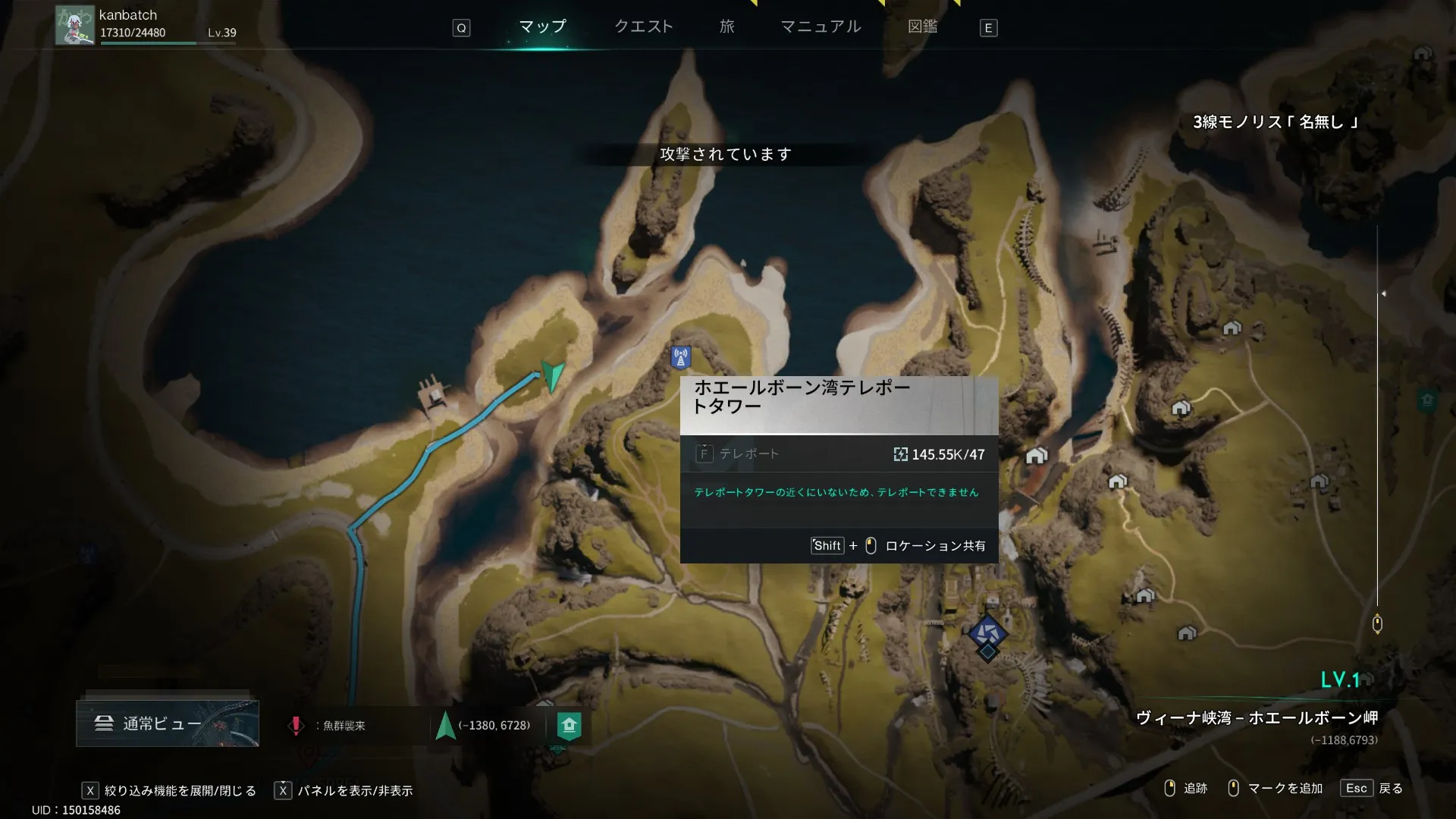Switch to the クエスト tab

[643, 27]
